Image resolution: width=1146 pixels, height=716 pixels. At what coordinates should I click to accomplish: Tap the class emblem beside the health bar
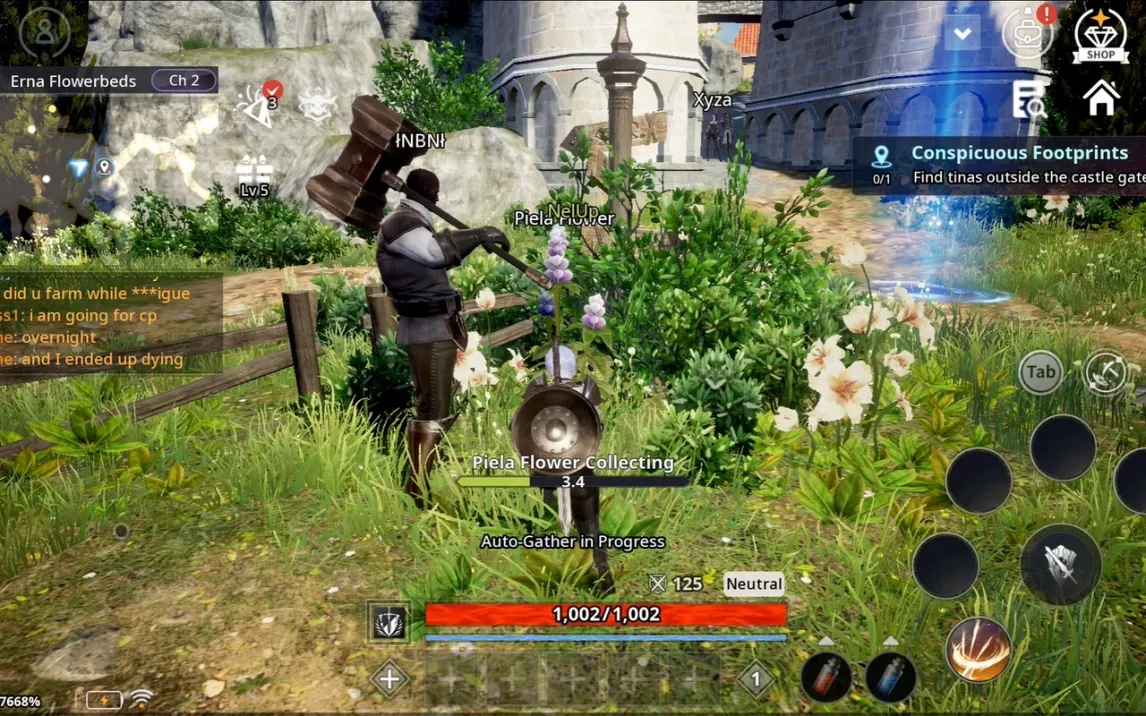tap(389, 622)
